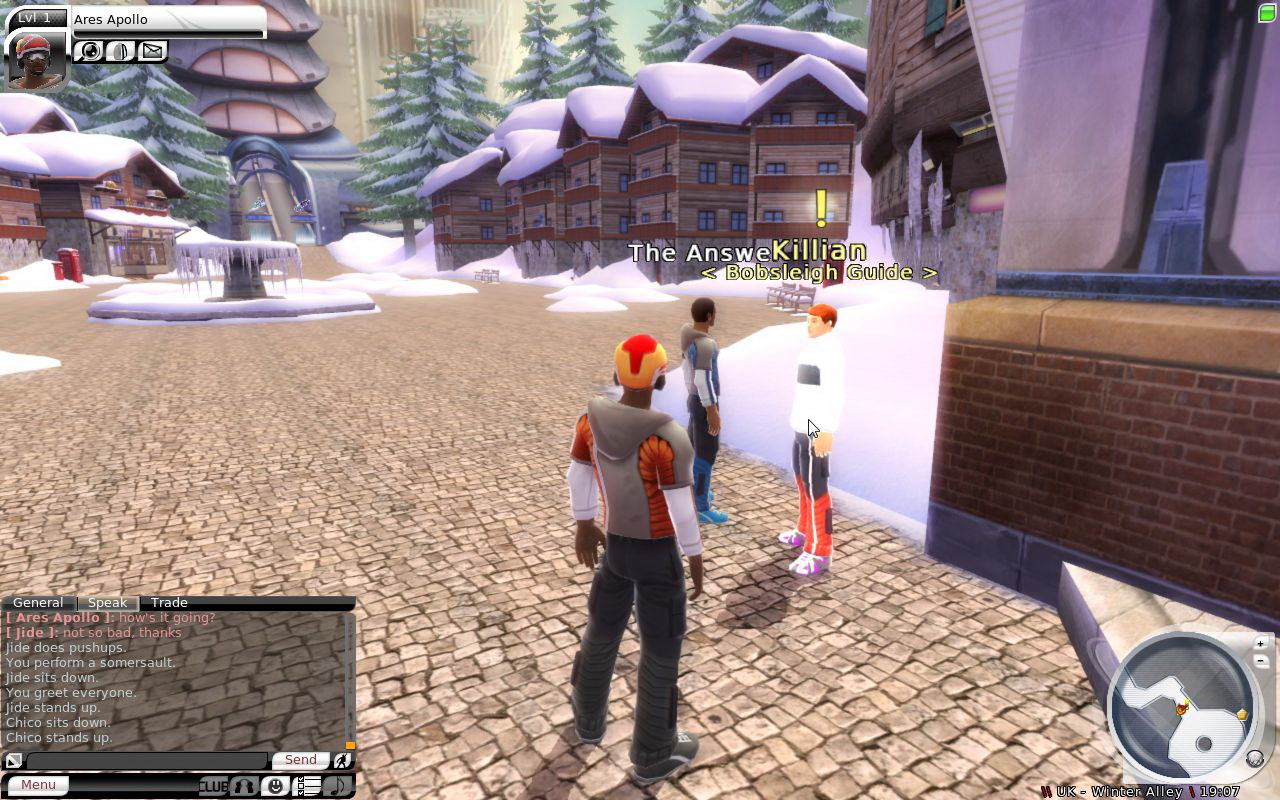The height and width of the screenshot is (800, 1280).
Task: Click the Ares Apollo avatar portrait
Action: point(36,60)
